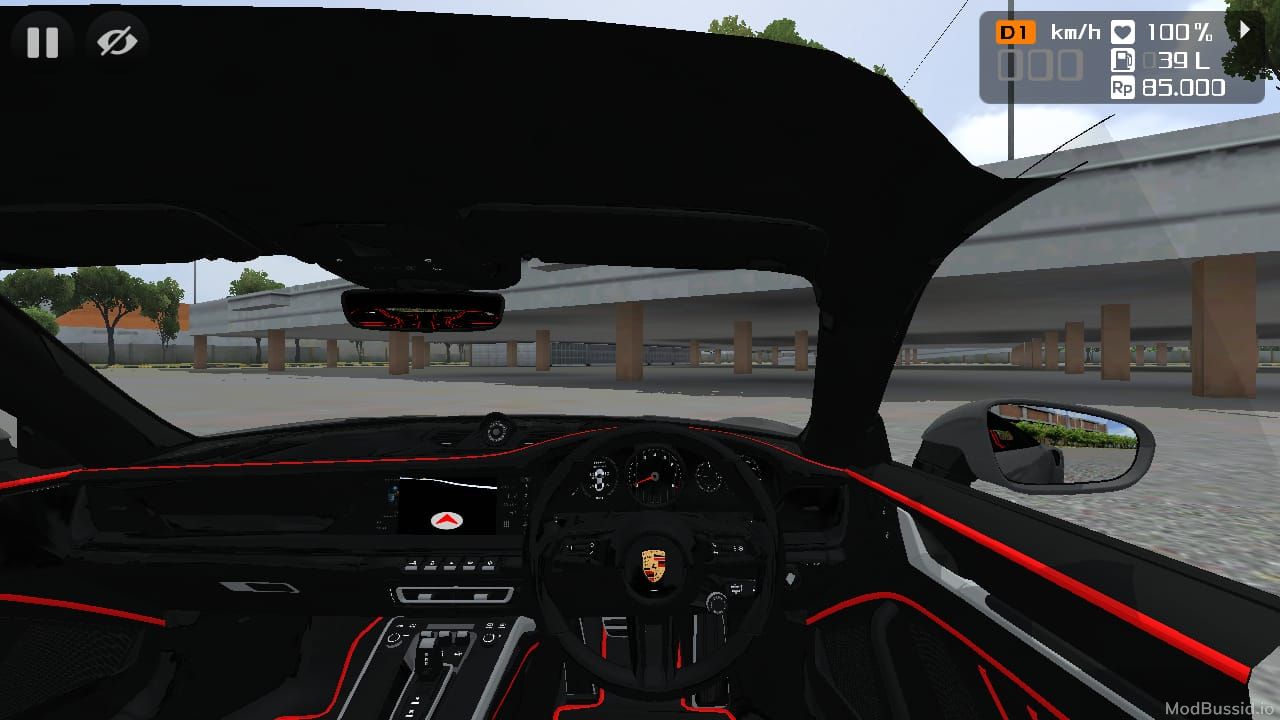Tap the red navigation arrow on the dashboard screen

[x=447, y=520]
